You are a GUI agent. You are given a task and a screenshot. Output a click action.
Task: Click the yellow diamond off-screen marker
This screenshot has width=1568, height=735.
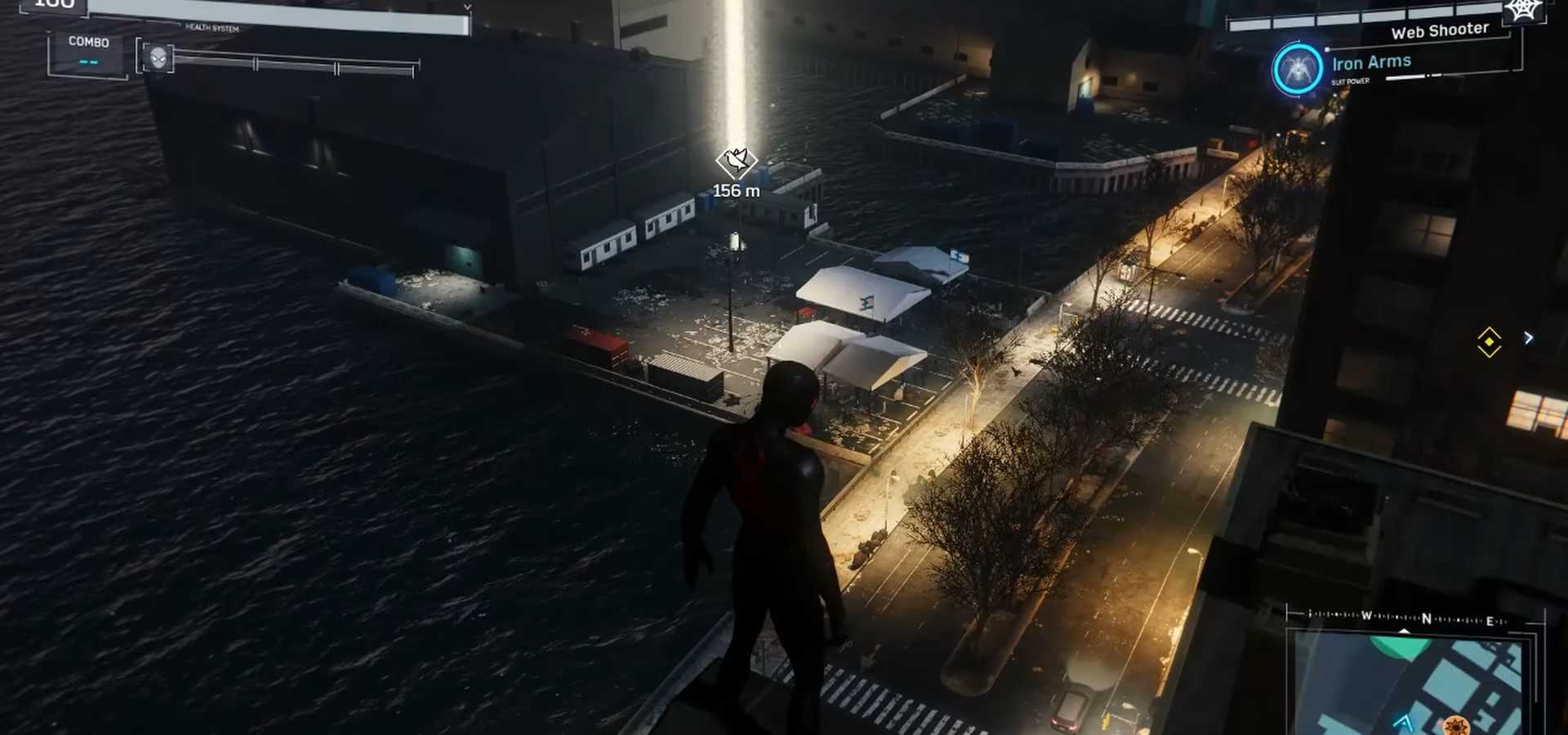tap(1489, 341)
